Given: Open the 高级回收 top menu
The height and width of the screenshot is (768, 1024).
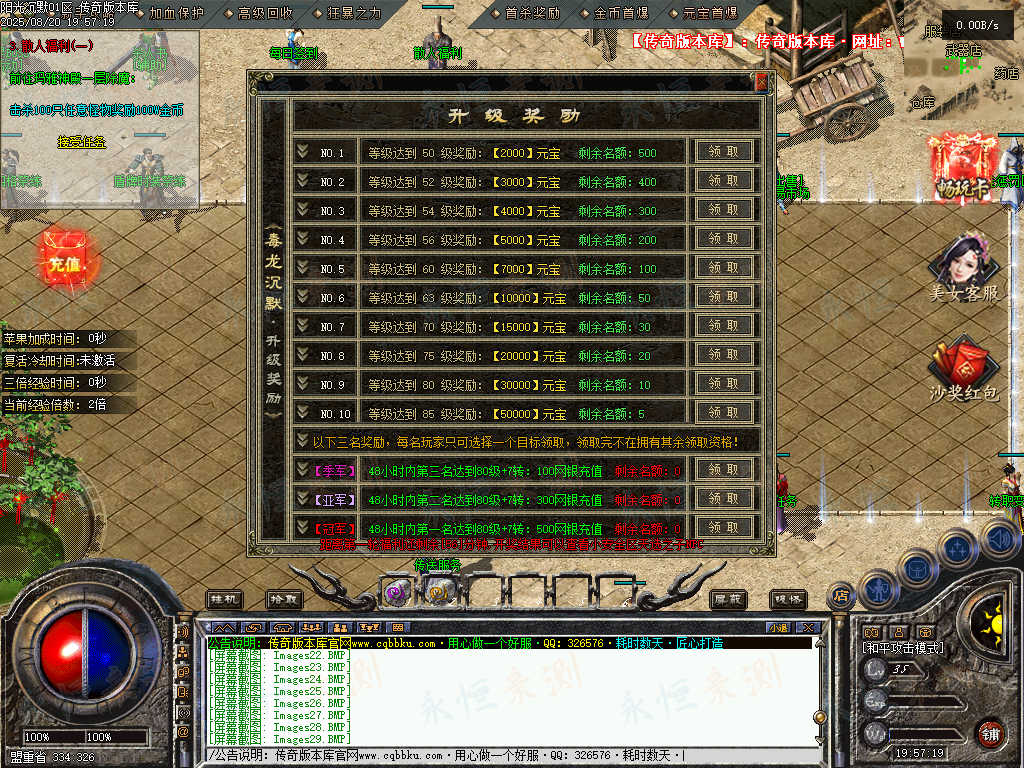Looking at the screenshot, I should coord(265,13).
